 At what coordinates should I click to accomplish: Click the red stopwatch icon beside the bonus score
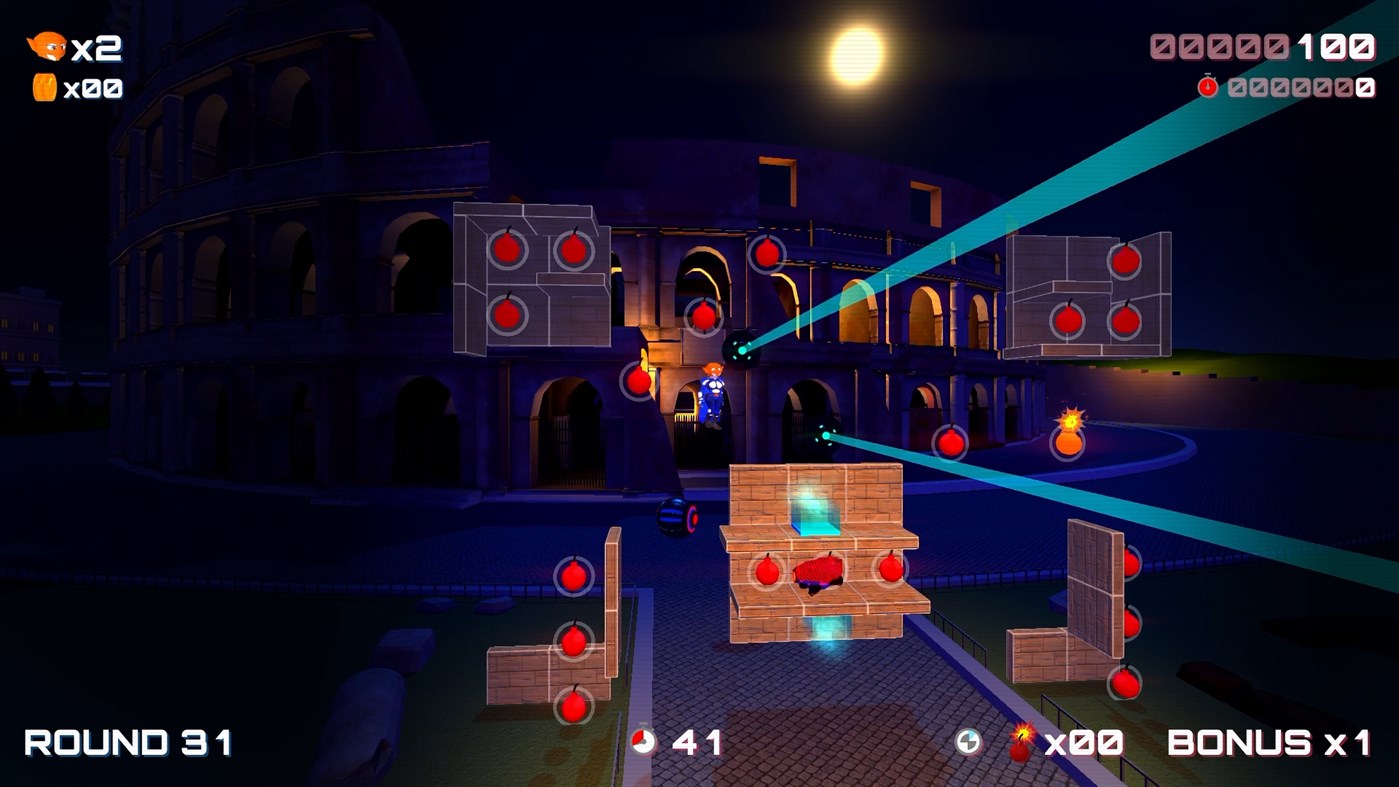click(1210, 86)
